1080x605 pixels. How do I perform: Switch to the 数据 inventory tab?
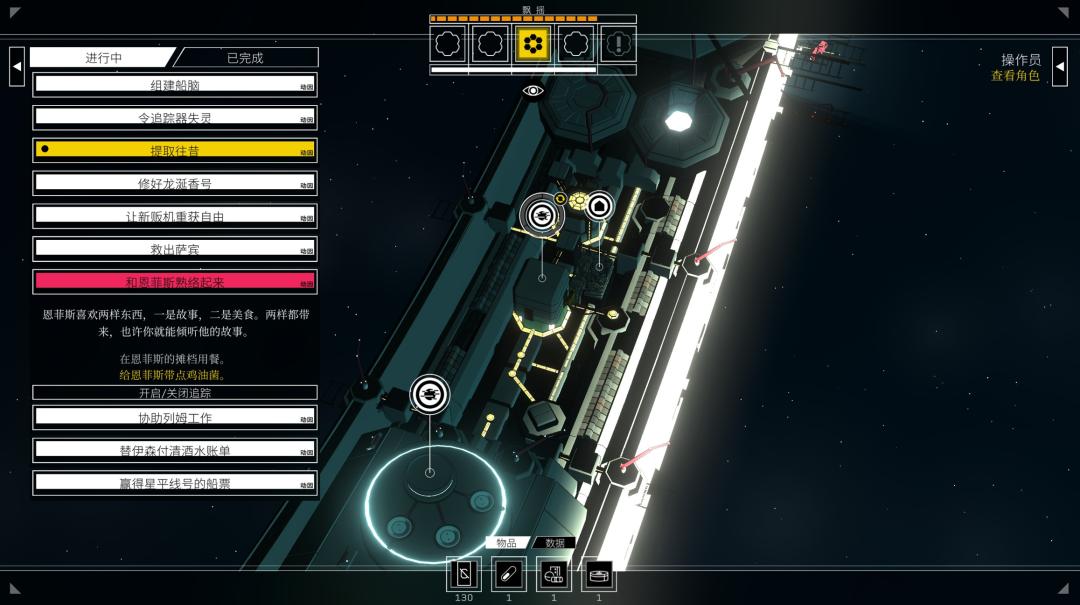point(554,543)
